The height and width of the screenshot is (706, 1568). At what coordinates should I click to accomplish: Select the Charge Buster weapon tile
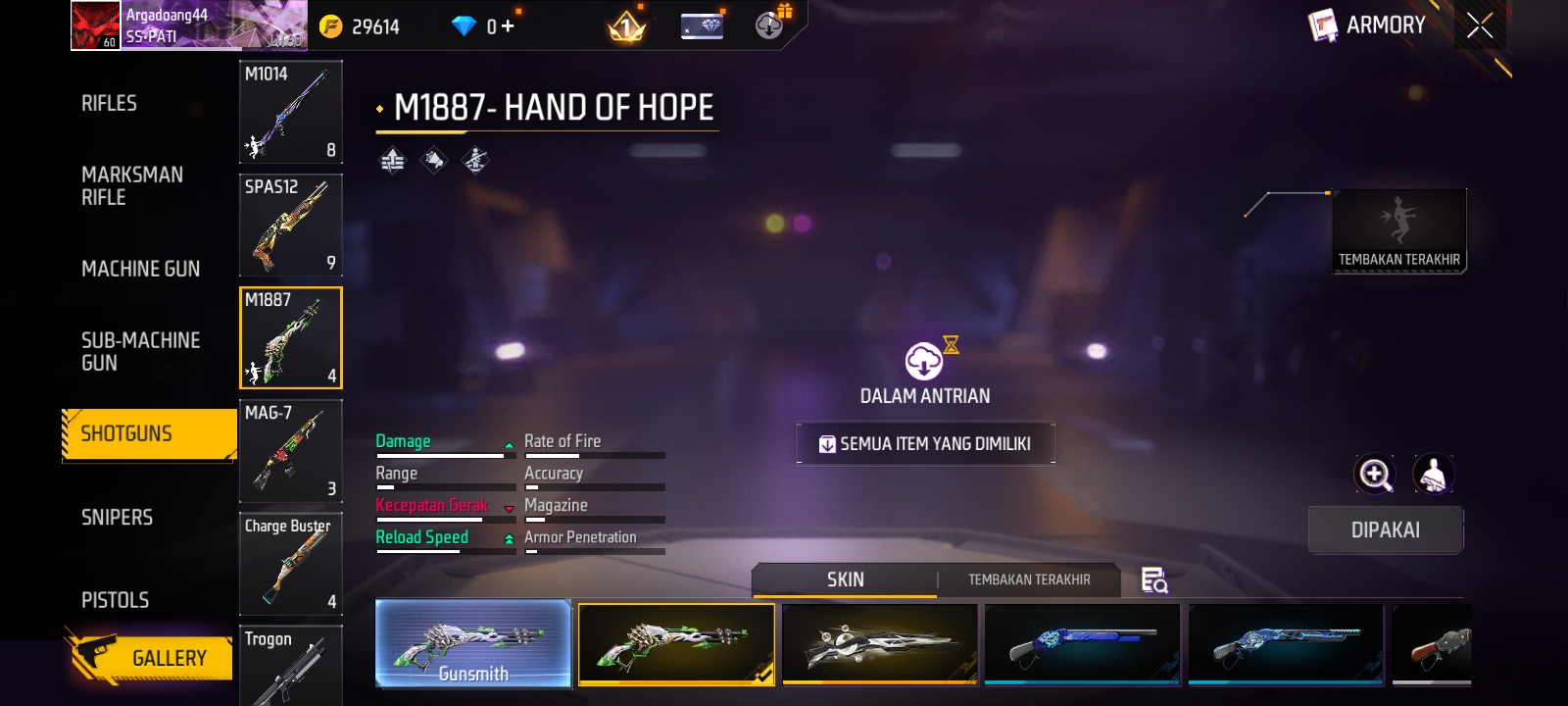click(290, 564)
